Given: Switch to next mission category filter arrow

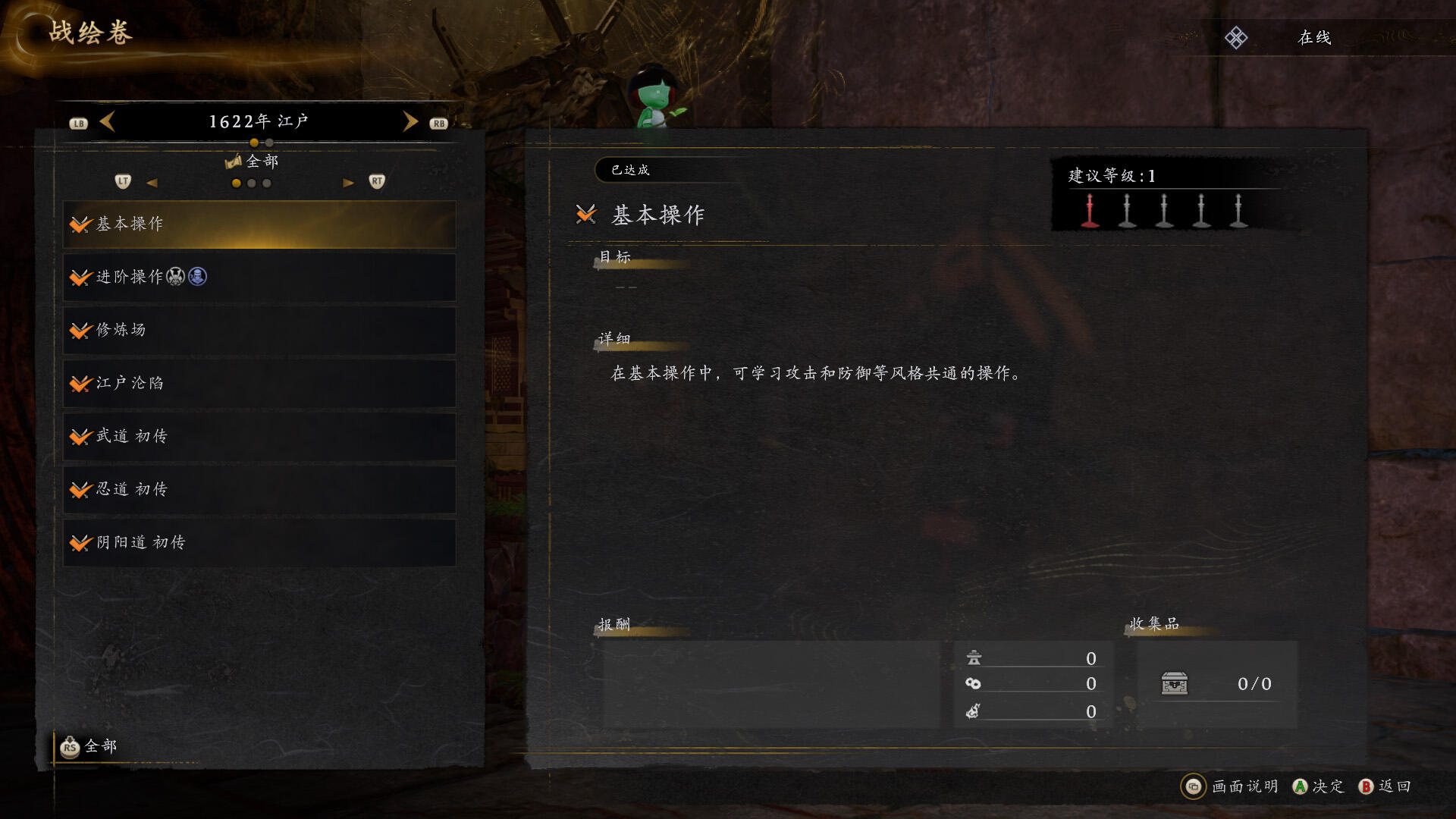Looking at the screenshot, I should click(x=348, y=183).
